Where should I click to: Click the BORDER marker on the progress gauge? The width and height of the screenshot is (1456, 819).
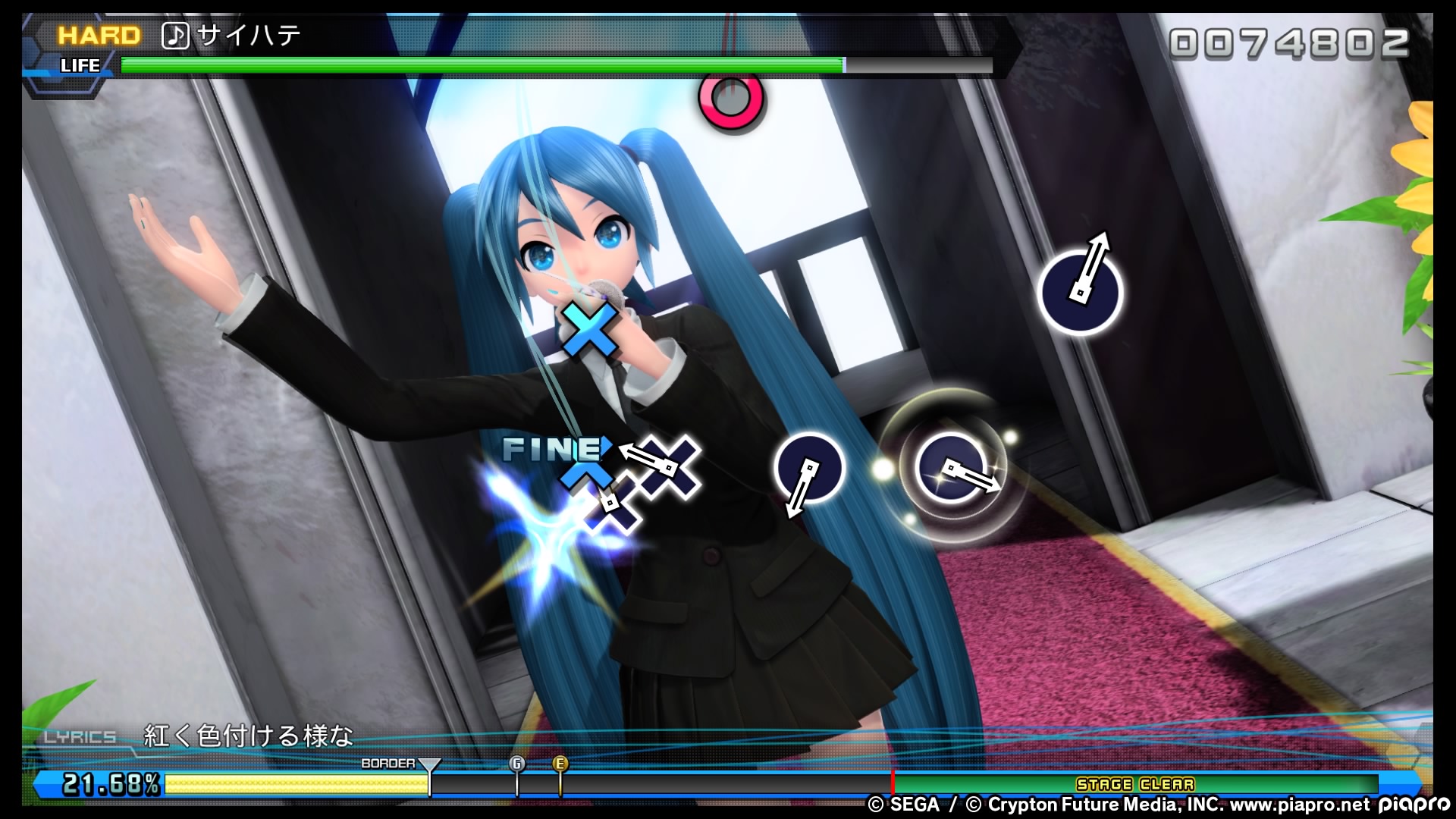[429, 766]
